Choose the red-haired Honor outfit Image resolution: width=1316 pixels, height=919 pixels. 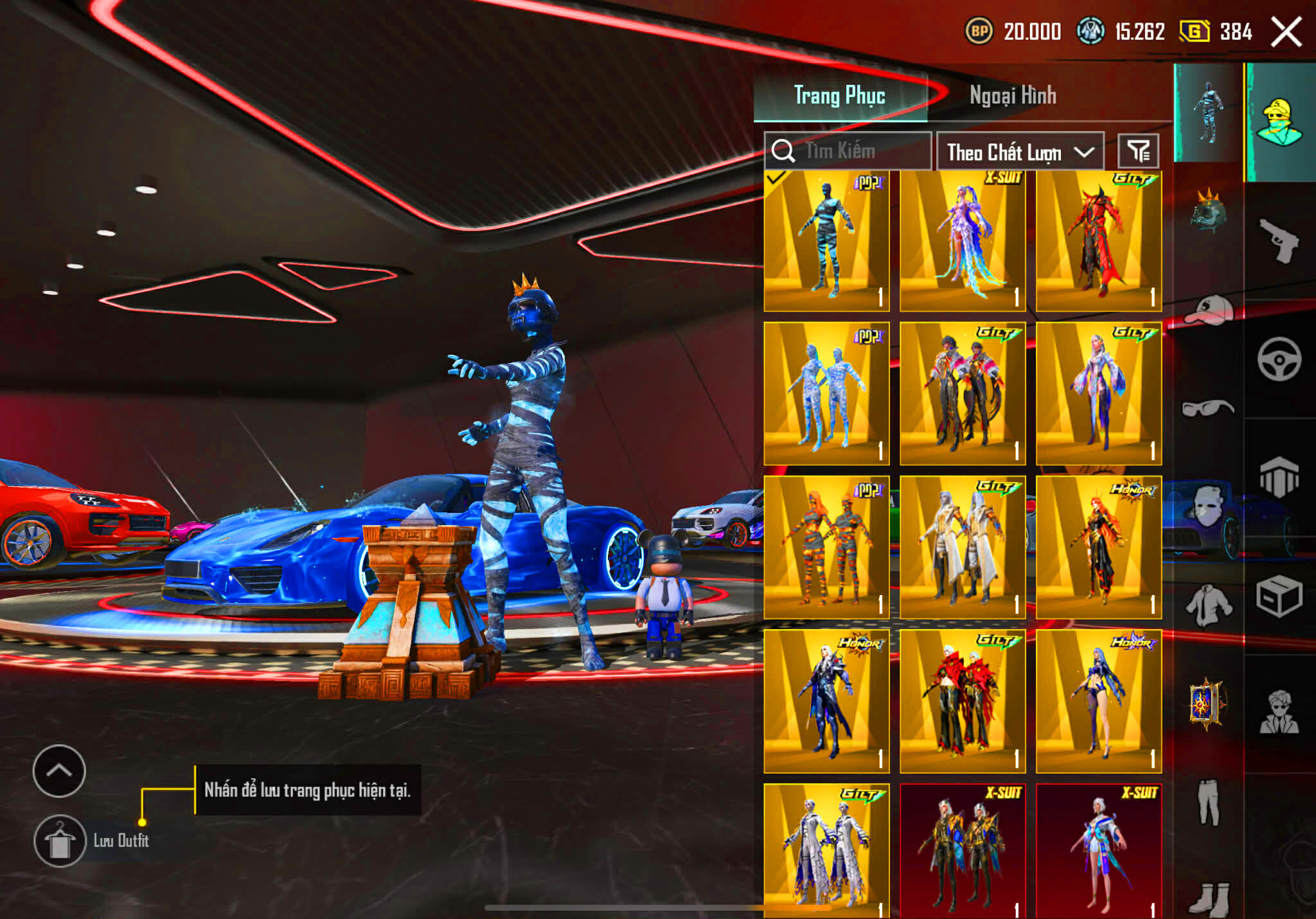pos(1099,548)
